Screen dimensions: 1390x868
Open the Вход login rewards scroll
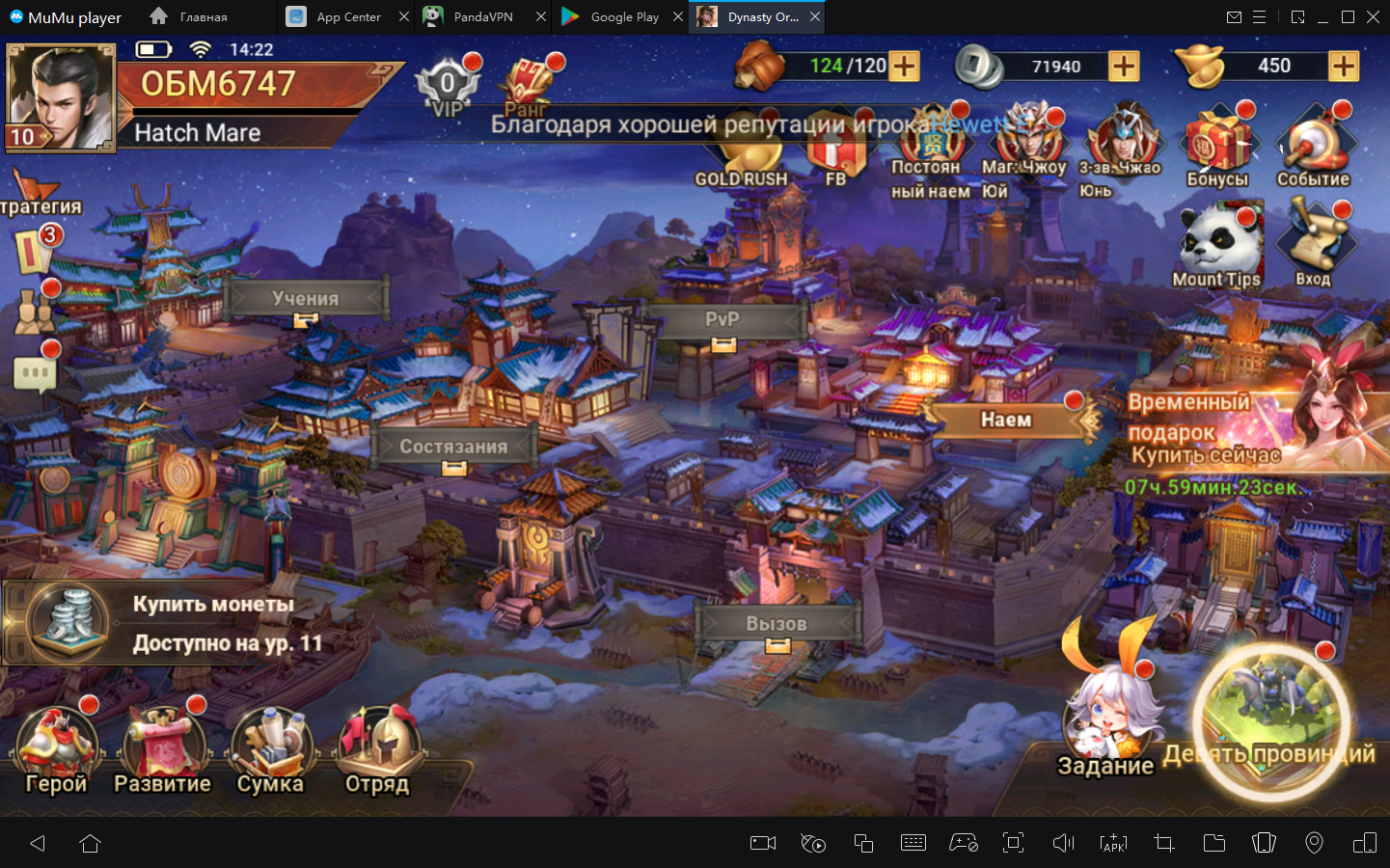1313,241
